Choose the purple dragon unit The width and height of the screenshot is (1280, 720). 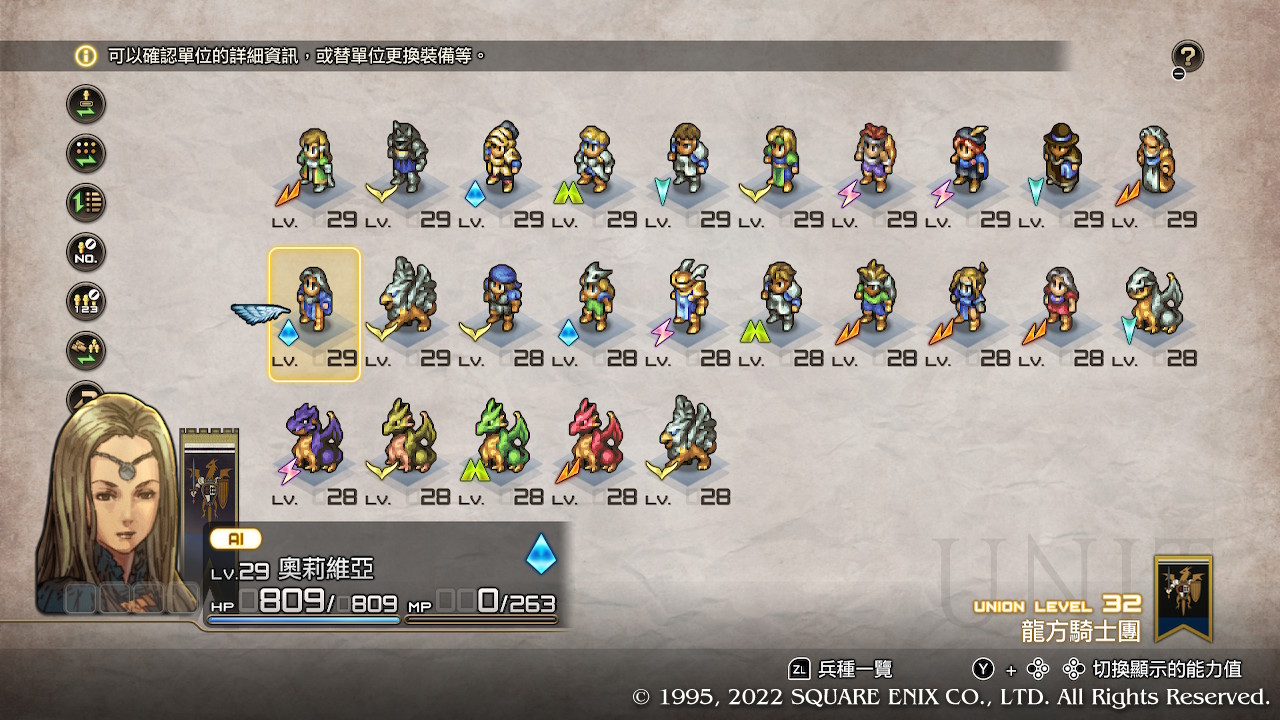click(313, 440)
